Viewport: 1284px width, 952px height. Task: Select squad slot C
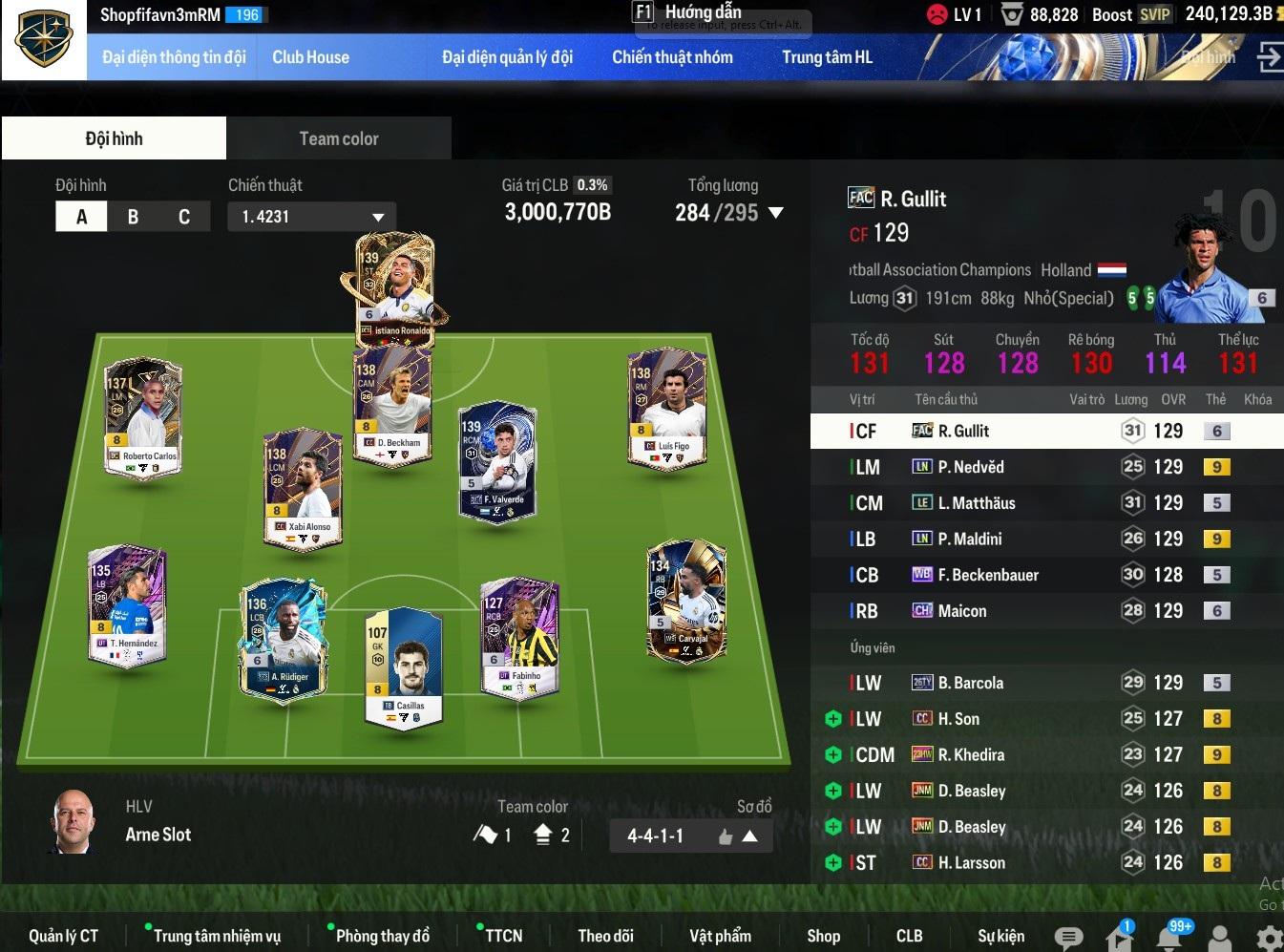click(183, 217)
